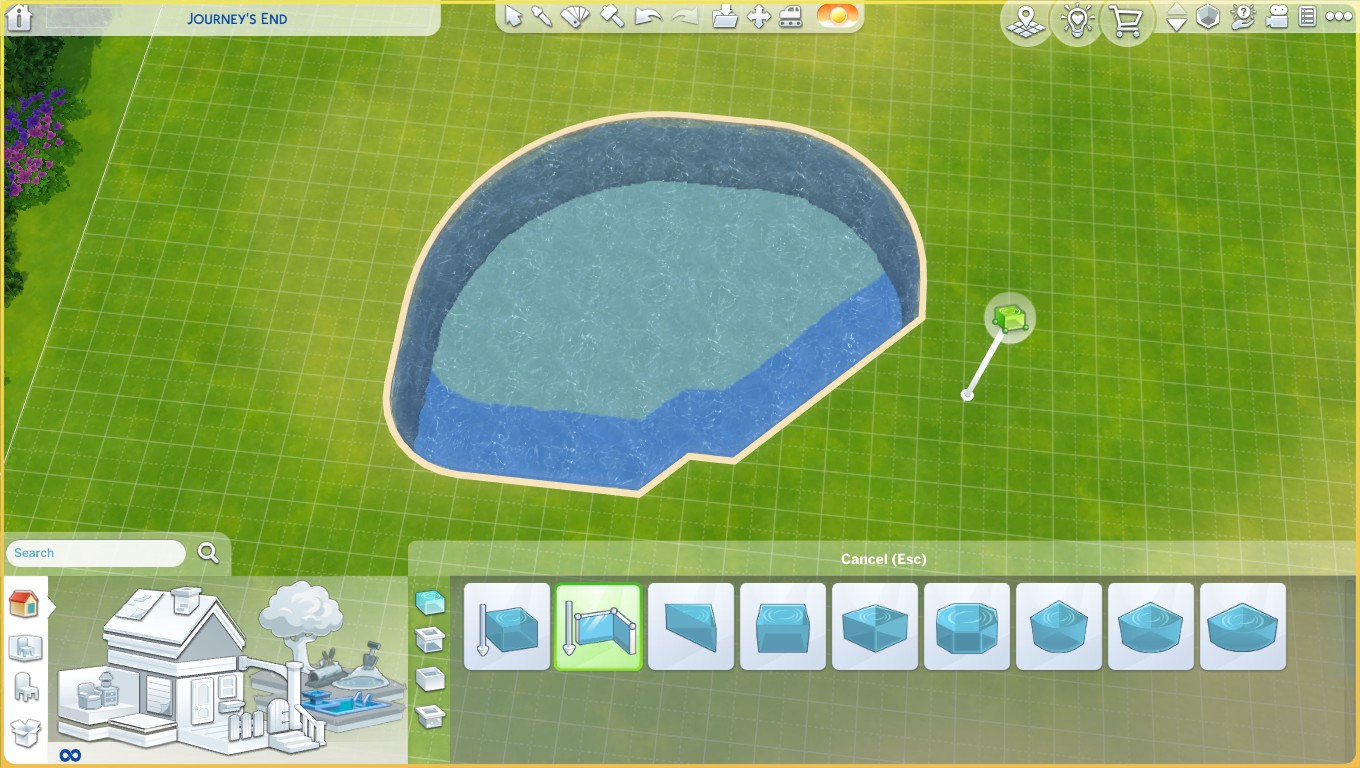Screen dimensions: 1360x768
Task: Select the triangular pool shape
Action: coord(691,627)
